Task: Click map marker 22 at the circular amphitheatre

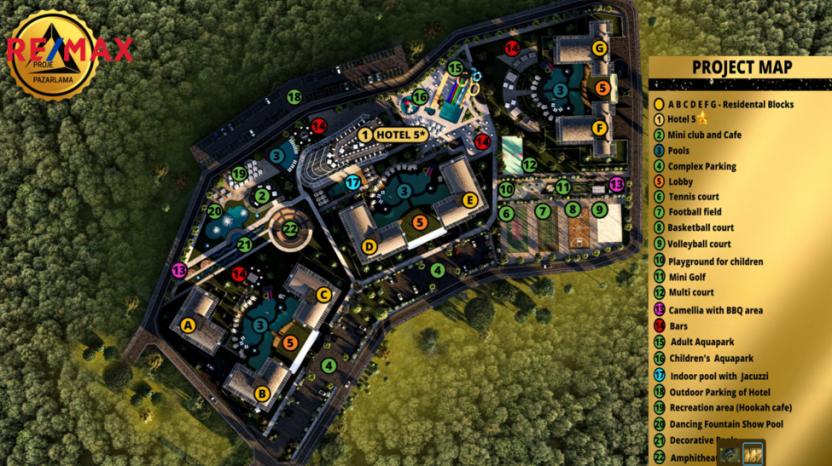Action: click(290, 229)
